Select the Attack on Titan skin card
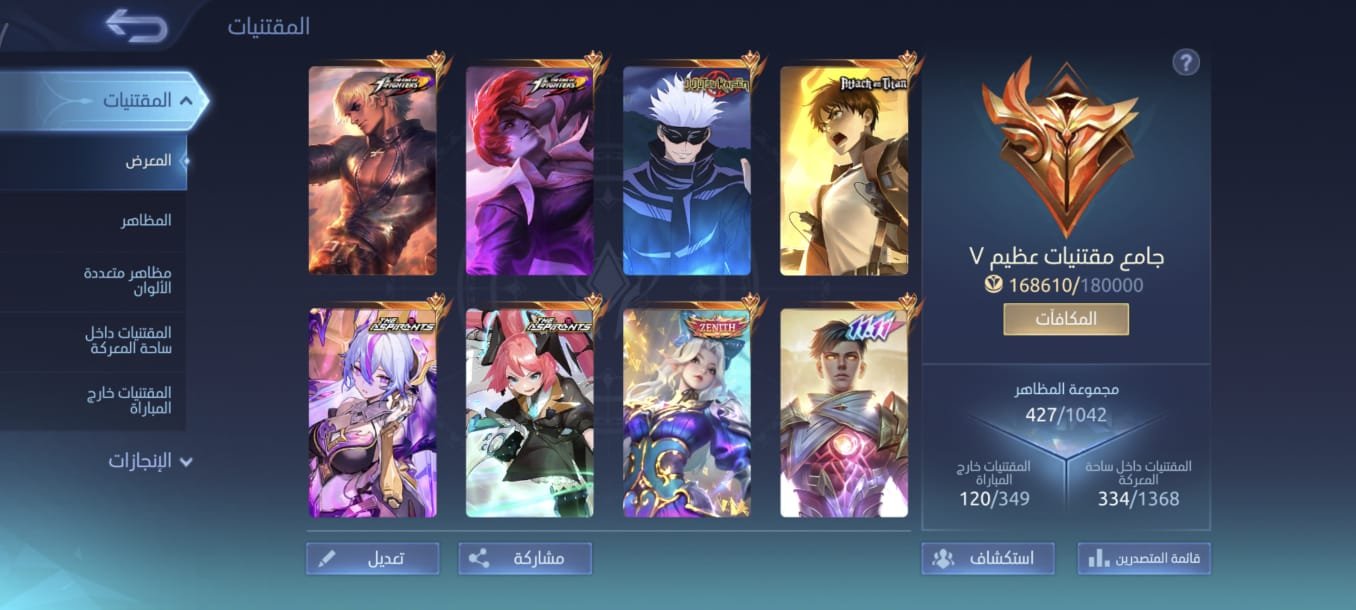The width and height of the screenshot is (1356, 610). pos(844,171)
